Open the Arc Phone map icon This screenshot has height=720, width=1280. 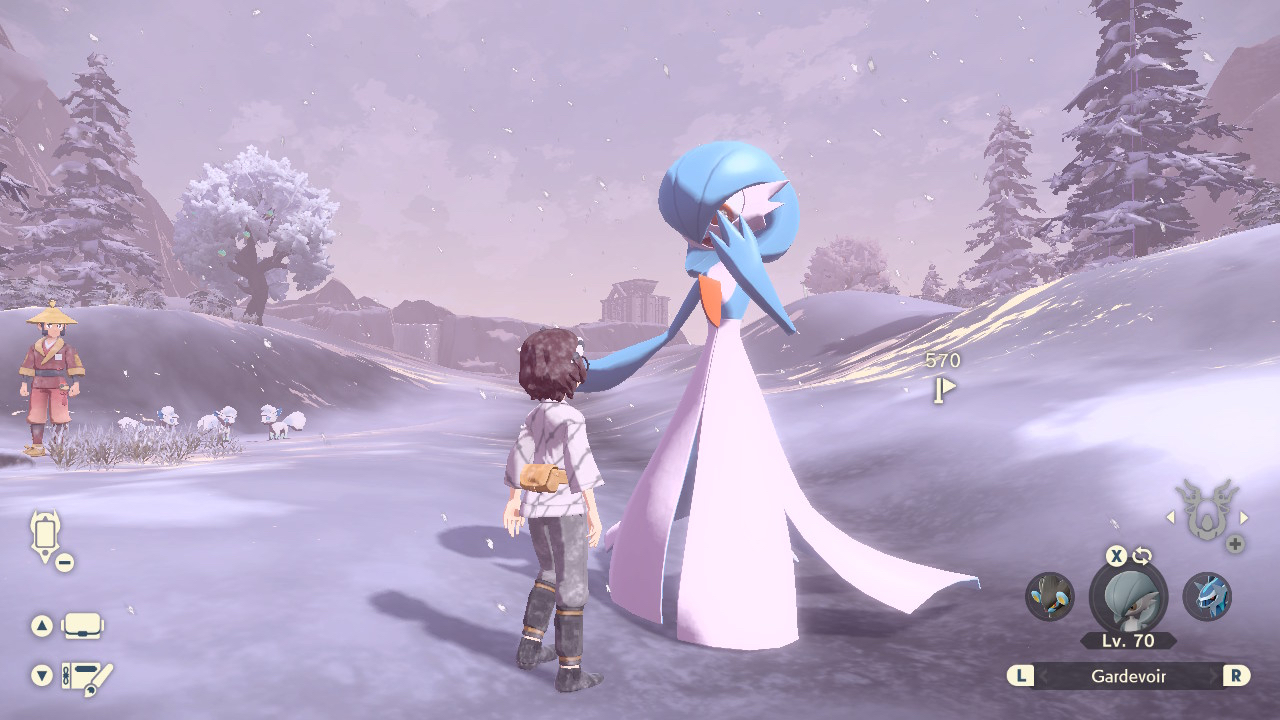(x=46, y=535)
